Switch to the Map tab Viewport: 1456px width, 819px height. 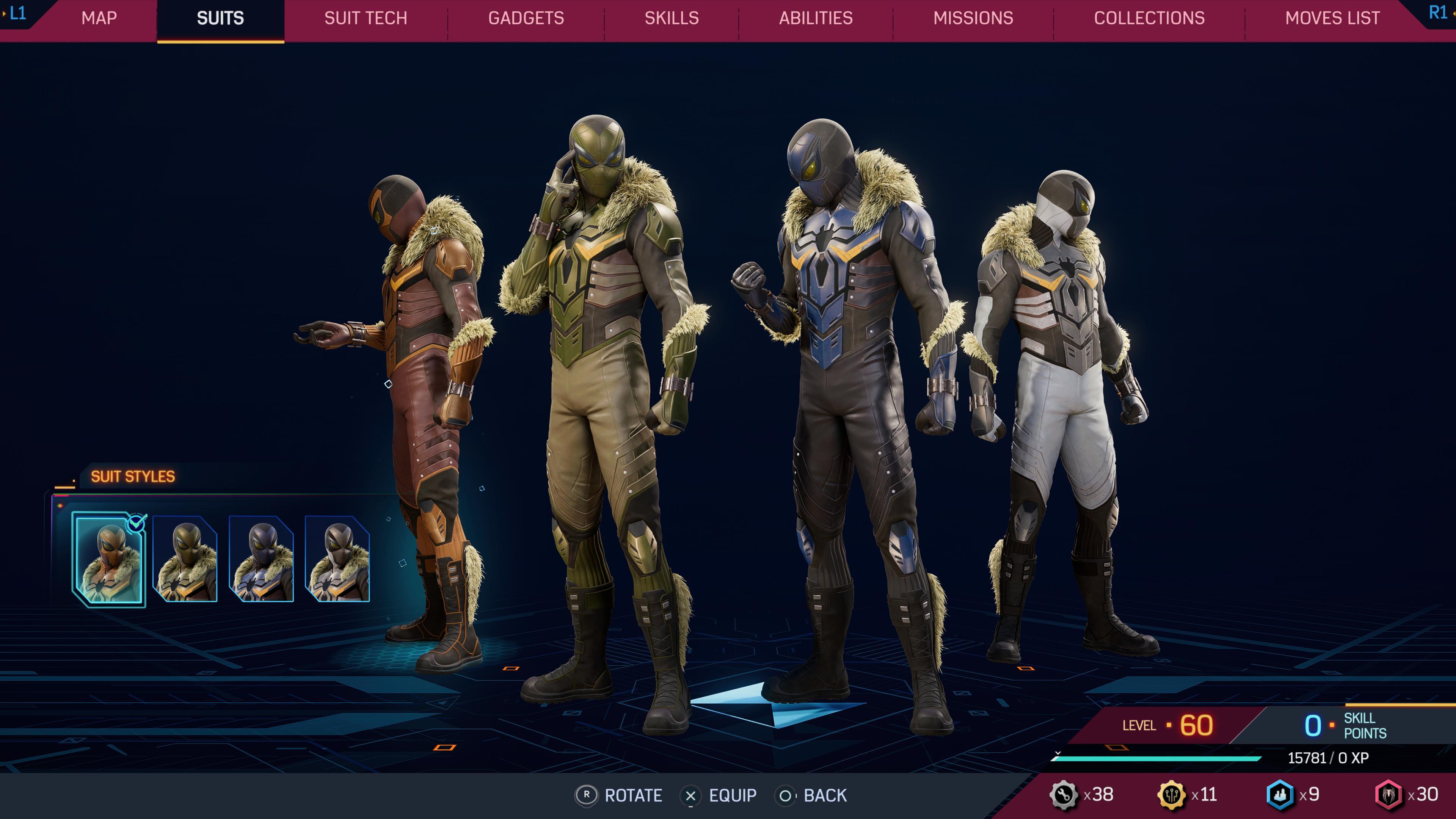99,18
